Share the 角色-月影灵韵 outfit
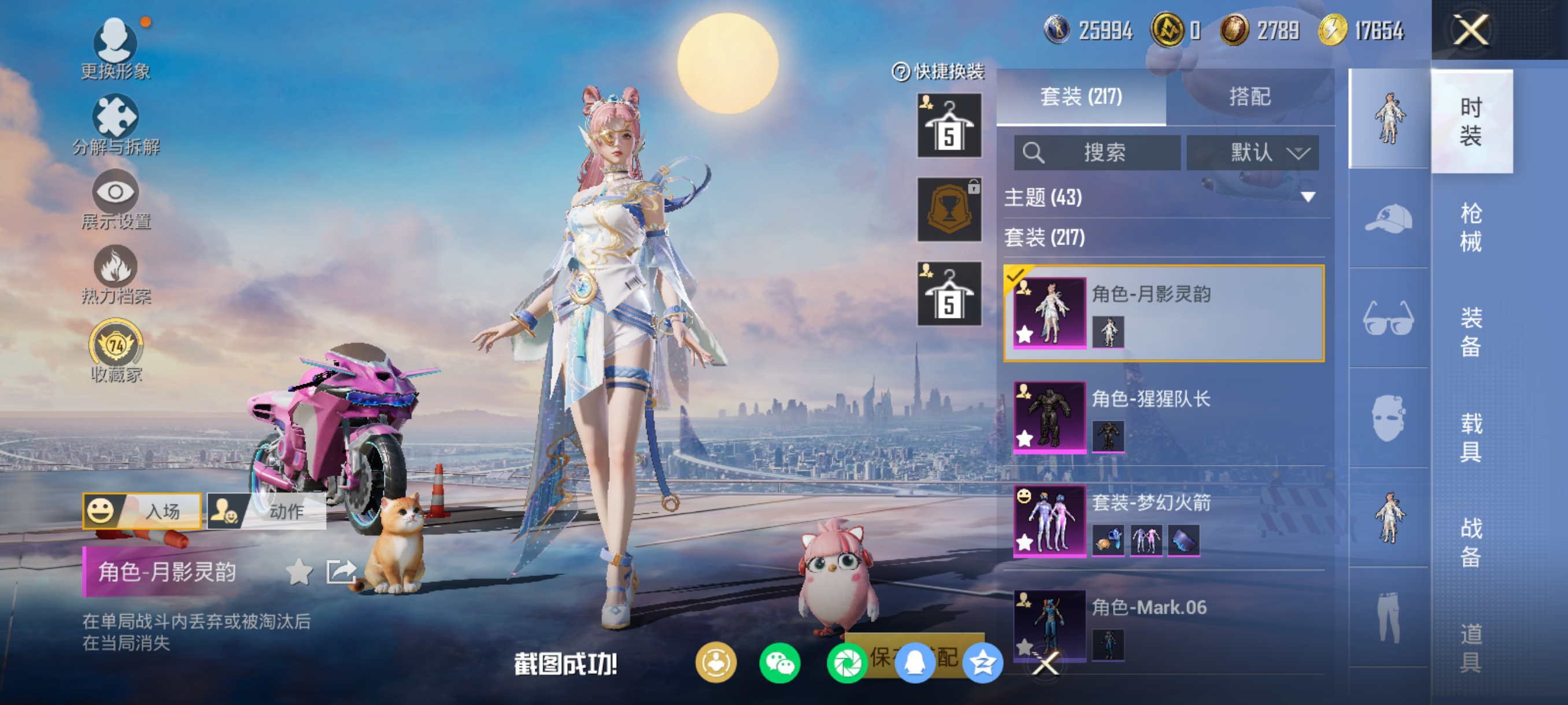 341,572
